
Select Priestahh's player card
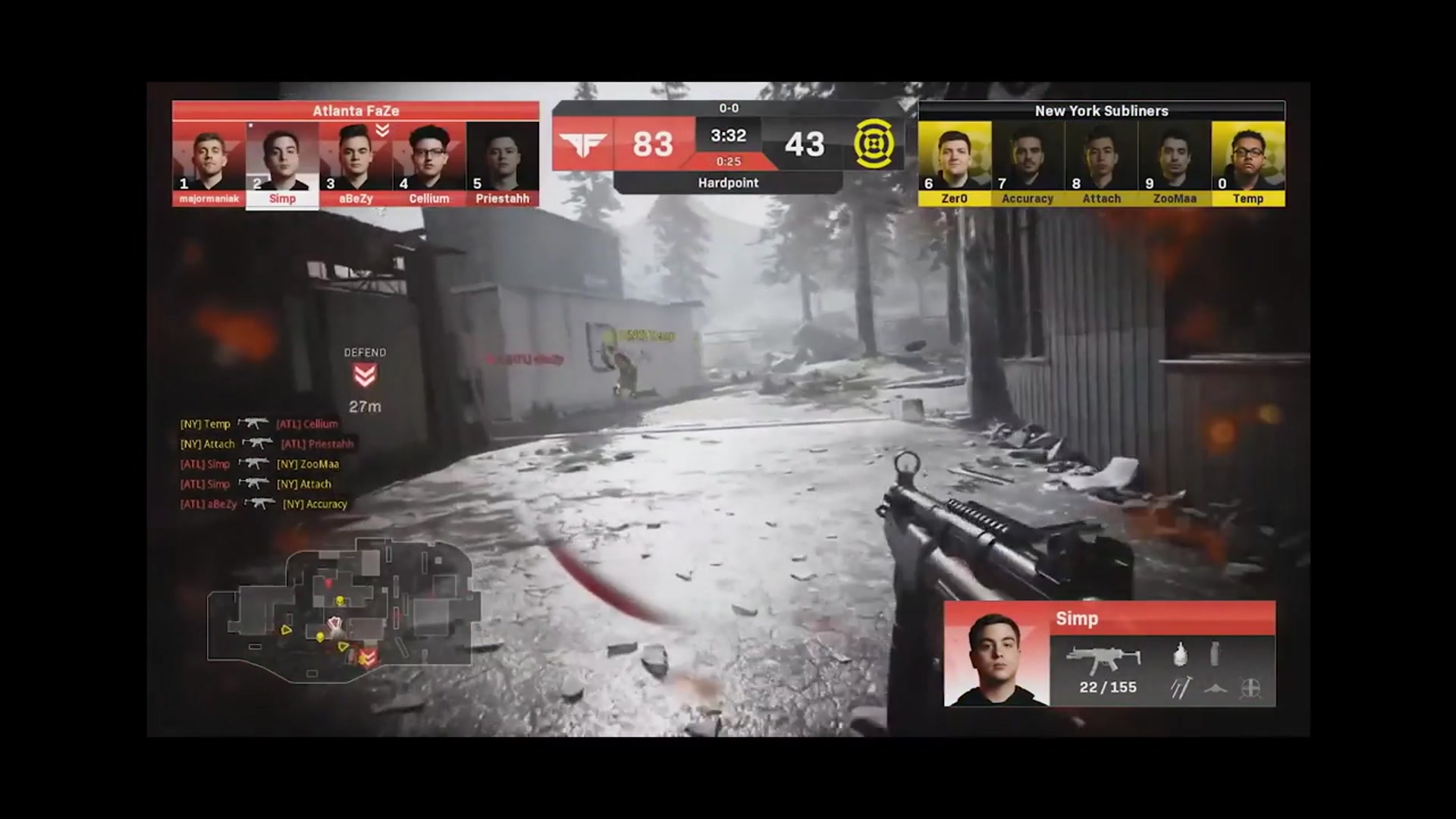pos(502,157)
